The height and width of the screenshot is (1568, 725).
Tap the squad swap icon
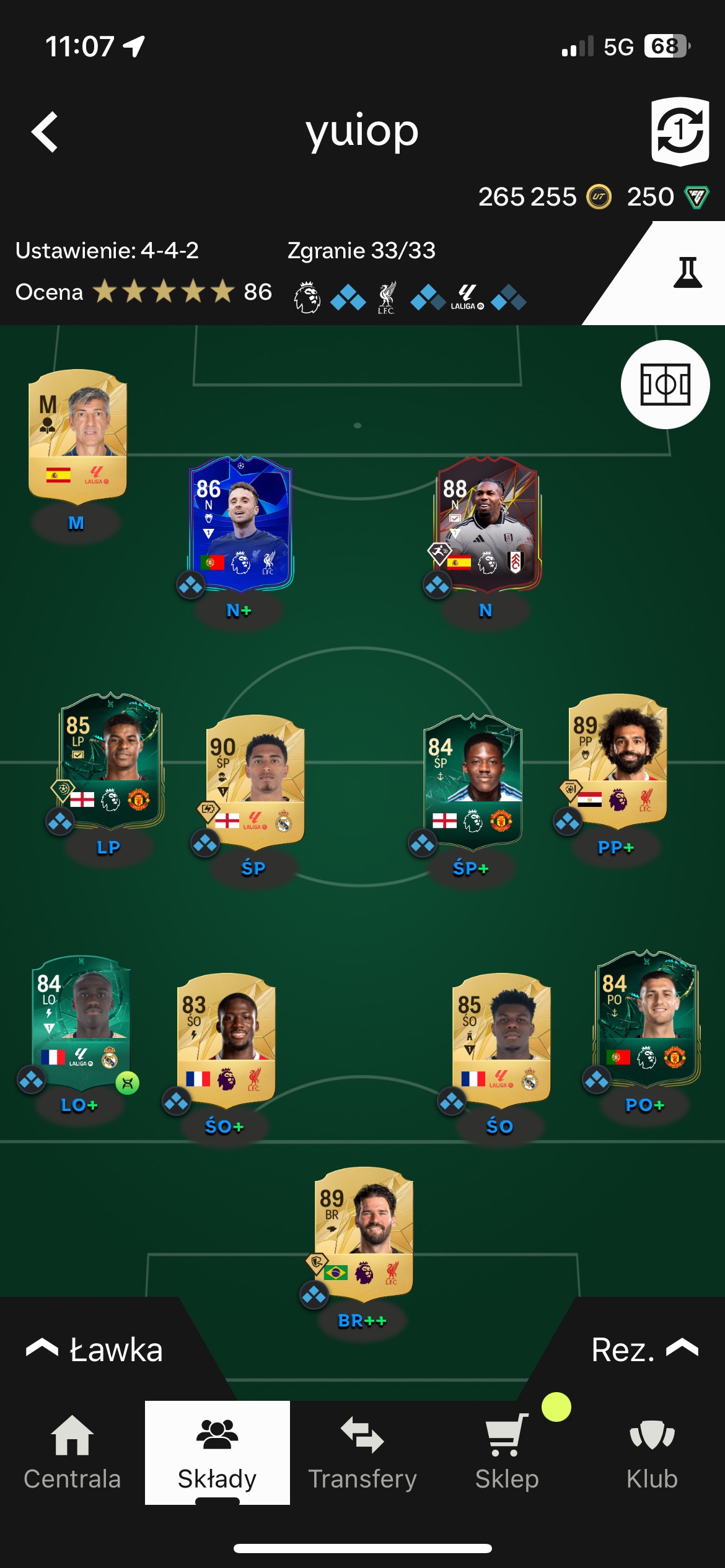(680, 131)
